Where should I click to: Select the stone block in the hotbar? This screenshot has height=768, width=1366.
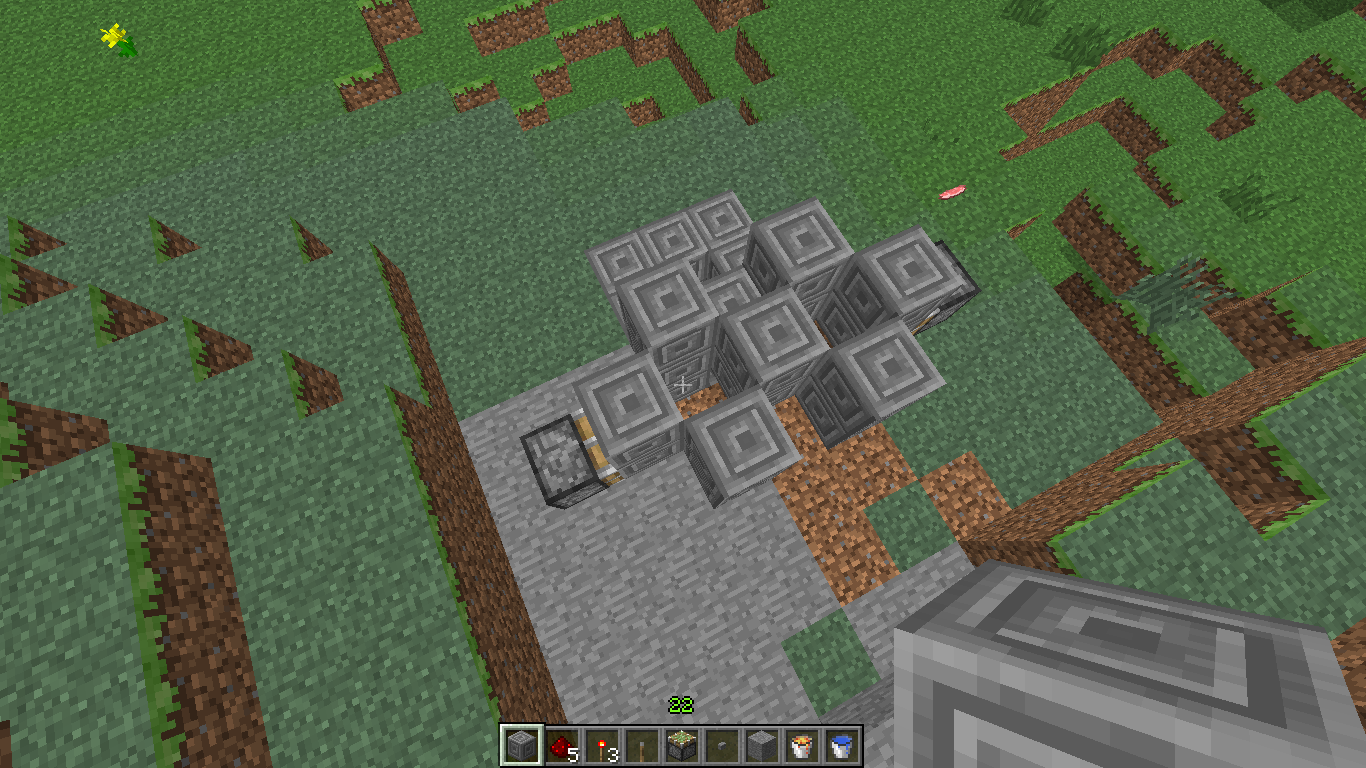tap(761, 746)
